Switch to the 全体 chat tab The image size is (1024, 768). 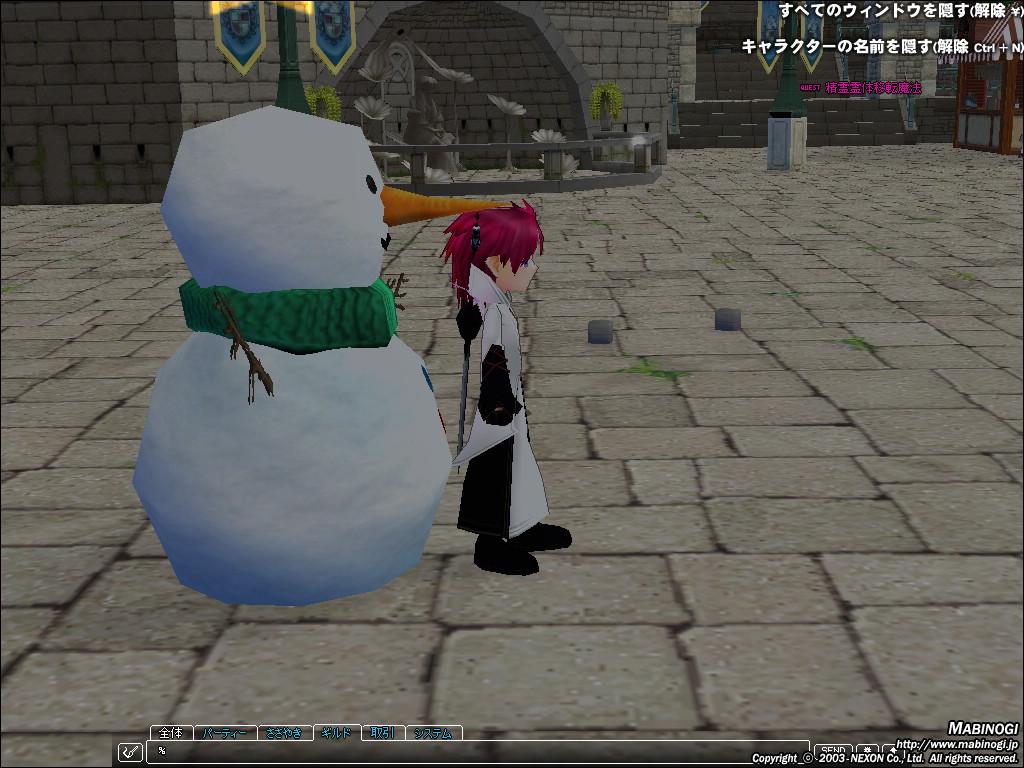tap(171, 733)
